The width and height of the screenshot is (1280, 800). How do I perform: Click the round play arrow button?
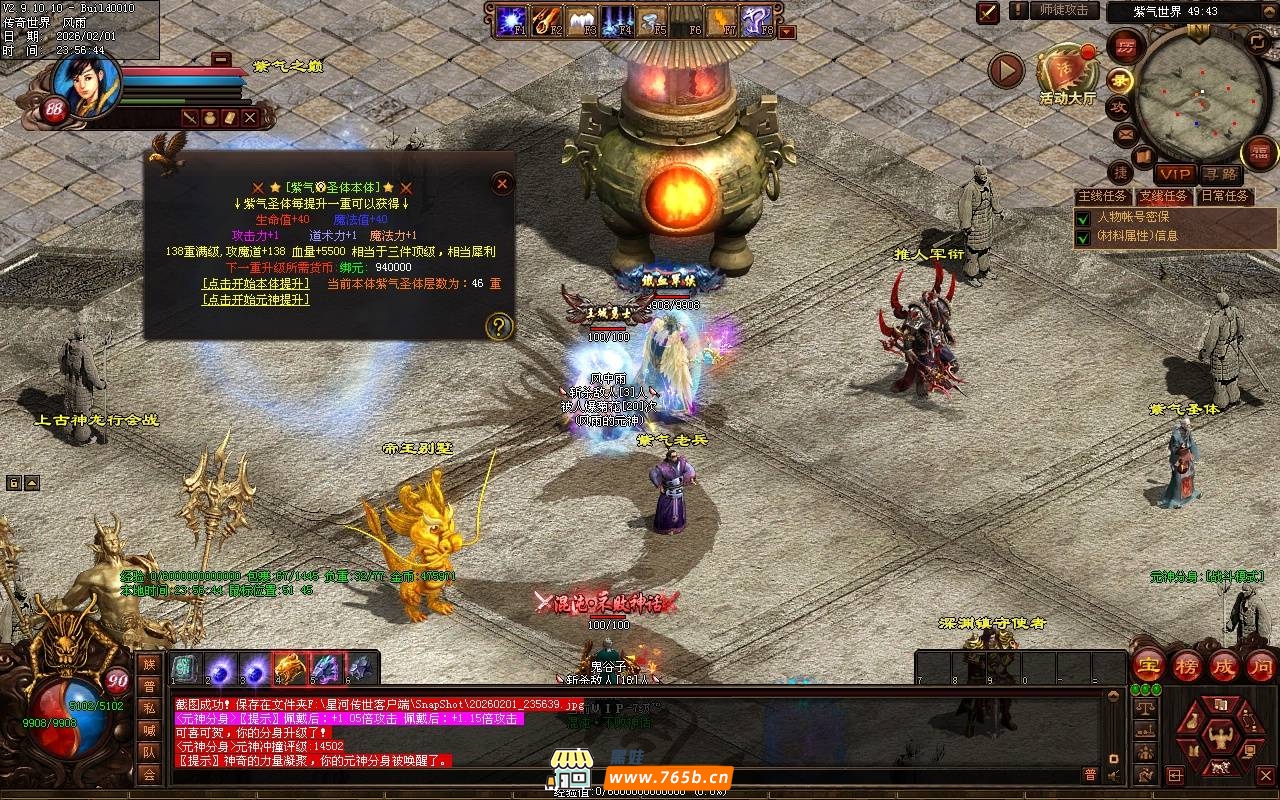tap(1006, 70)
